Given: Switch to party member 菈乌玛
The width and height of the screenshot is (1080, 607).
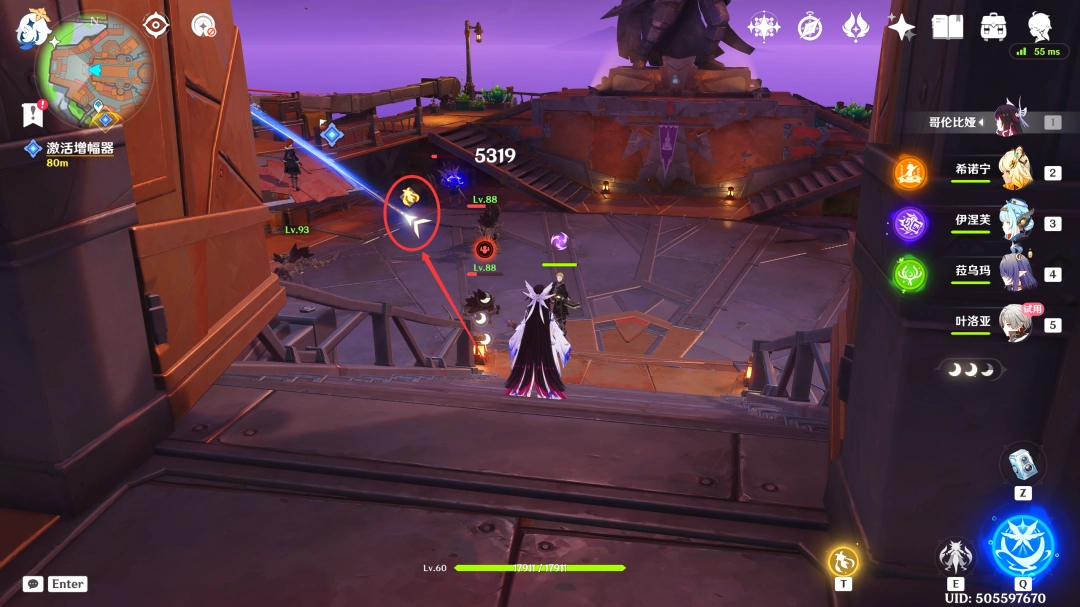Looking at the screenshot, I should tap(1014, 273).
